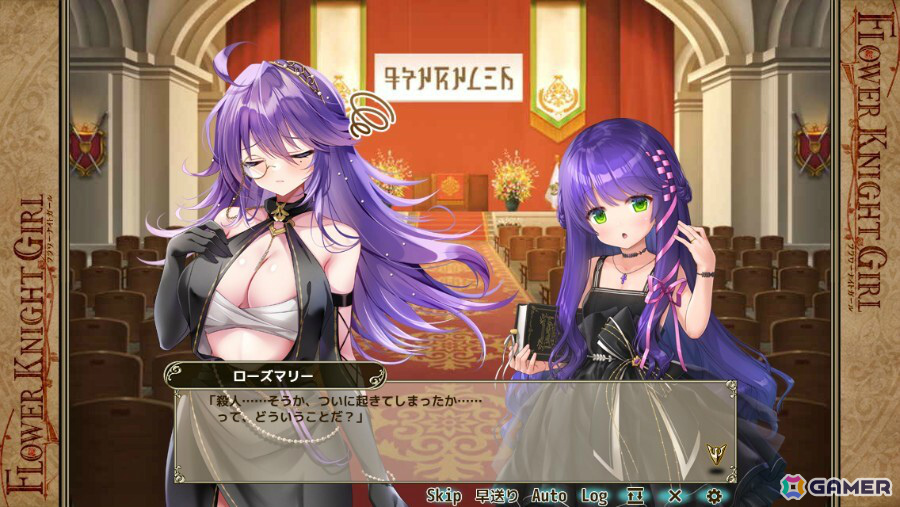
Task: Open the dialogue Log
Action: pyautogui.click(x=595, y=495)
